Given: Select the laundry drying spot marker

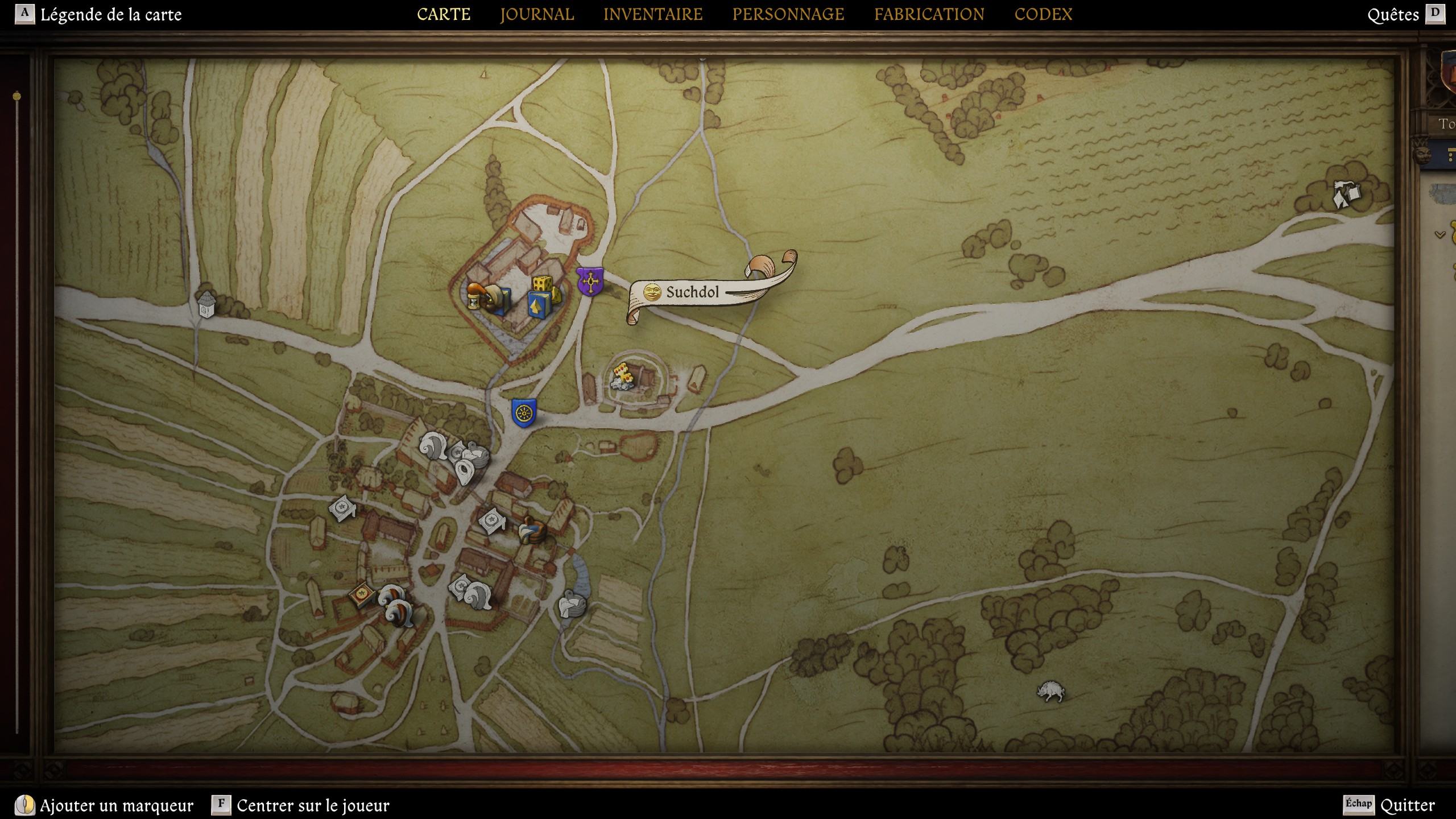Looking at the screenshot, I should [x=1346, y=195].
